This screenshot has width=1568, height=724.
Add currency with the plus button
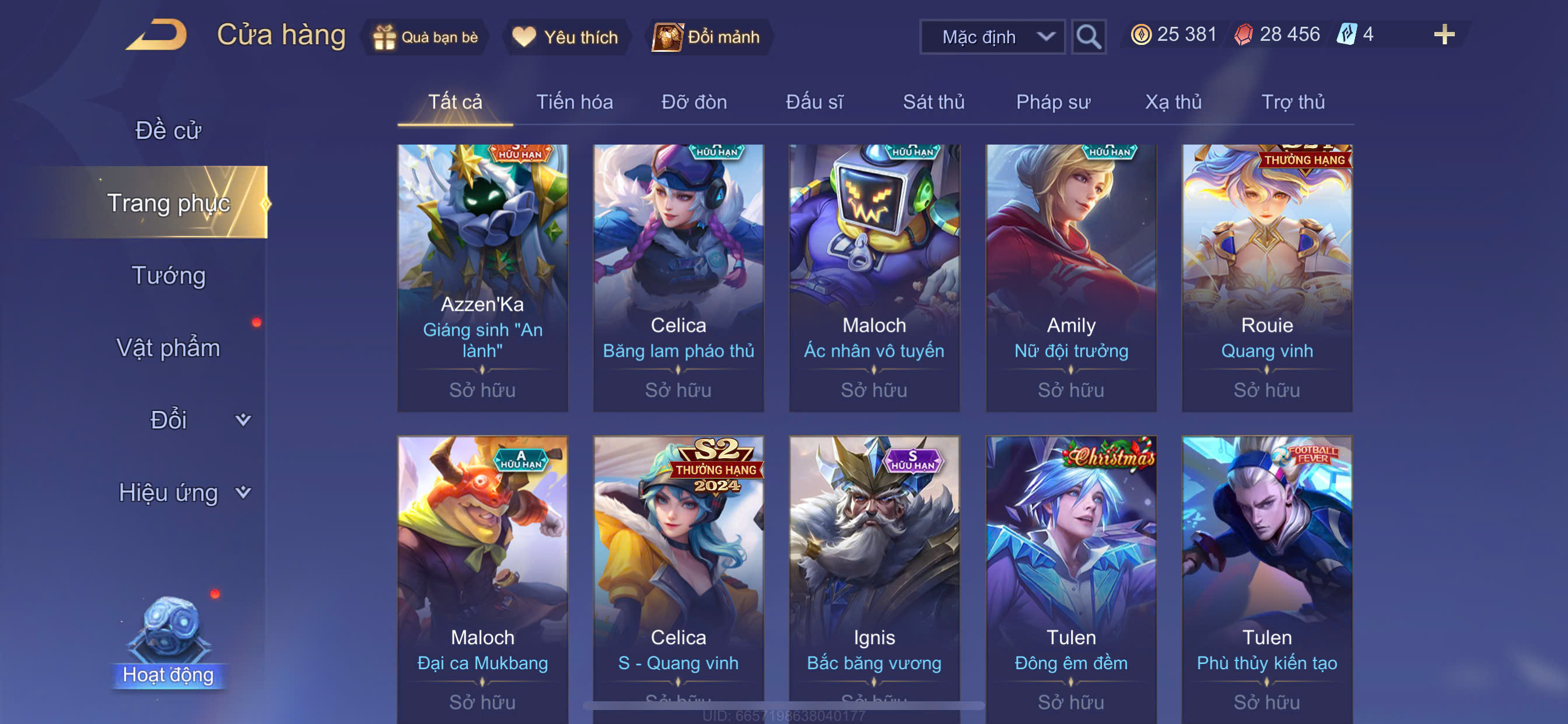(x=1443, y=34)
